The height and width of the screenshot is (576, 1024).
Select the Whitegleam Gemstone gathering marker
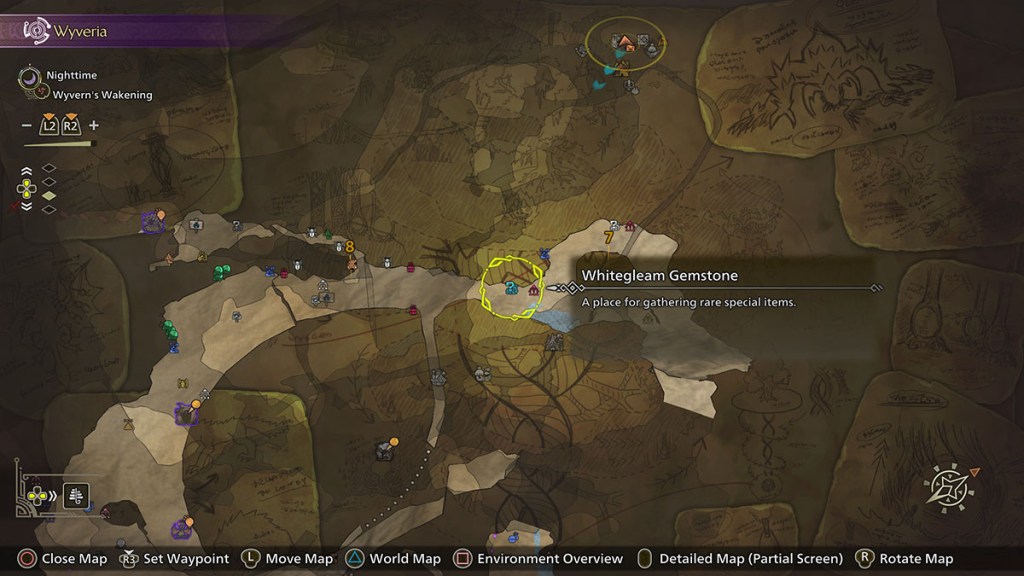511,288
